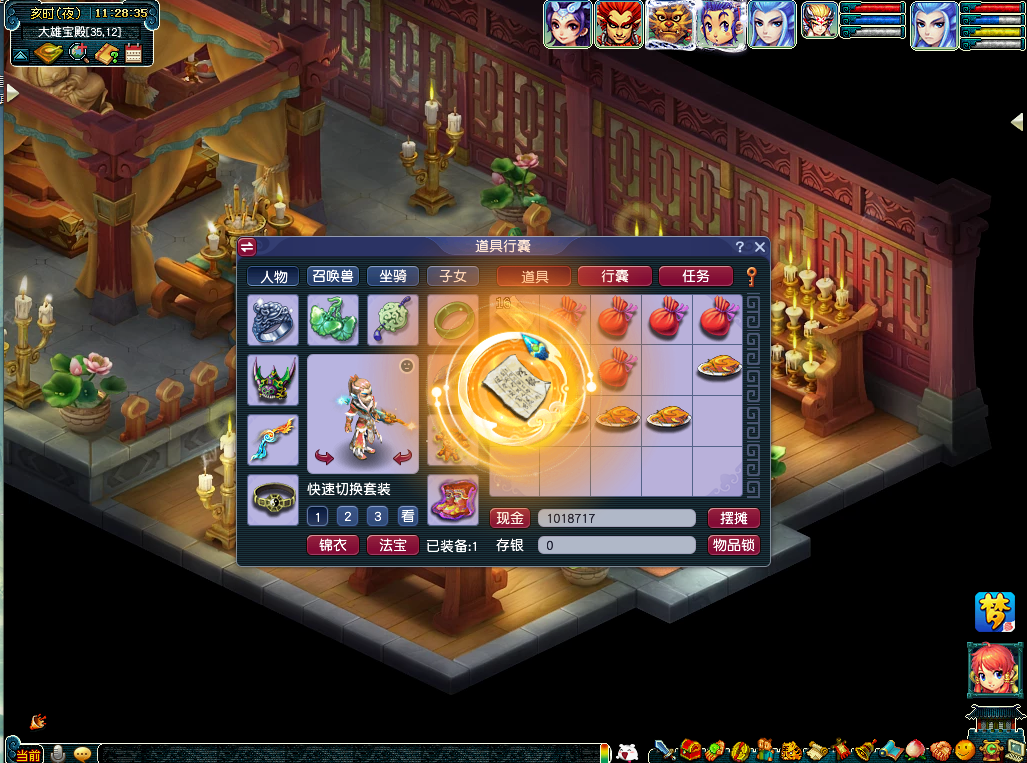The height and width of the screenshot is (763, 1027).
Task: Choose quick outfit set number 2
Action: pos(347,517)
